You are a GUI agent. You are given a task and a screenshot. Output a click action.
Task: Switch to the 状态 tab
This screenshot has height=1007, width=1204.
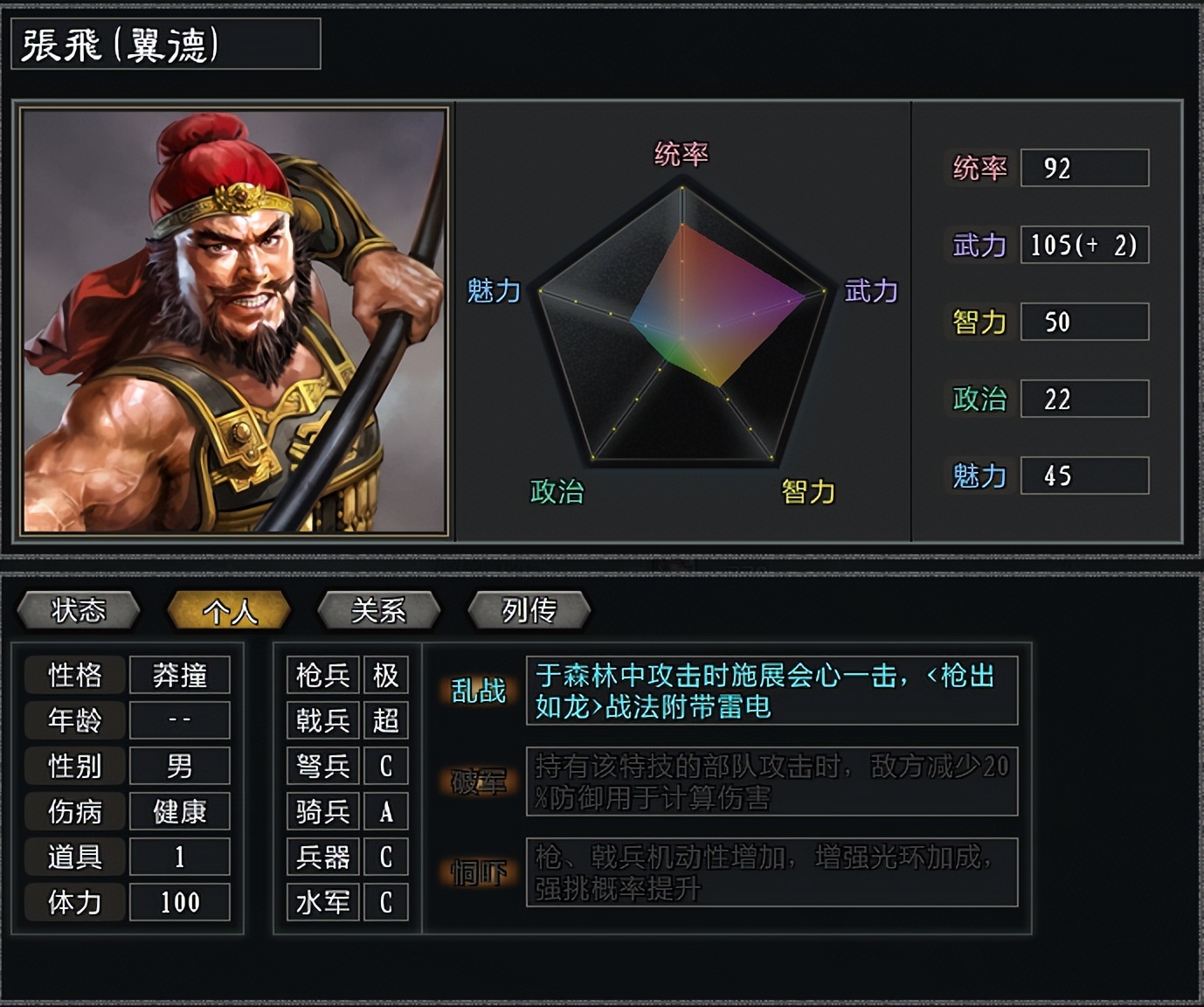(x=79, y=610)
